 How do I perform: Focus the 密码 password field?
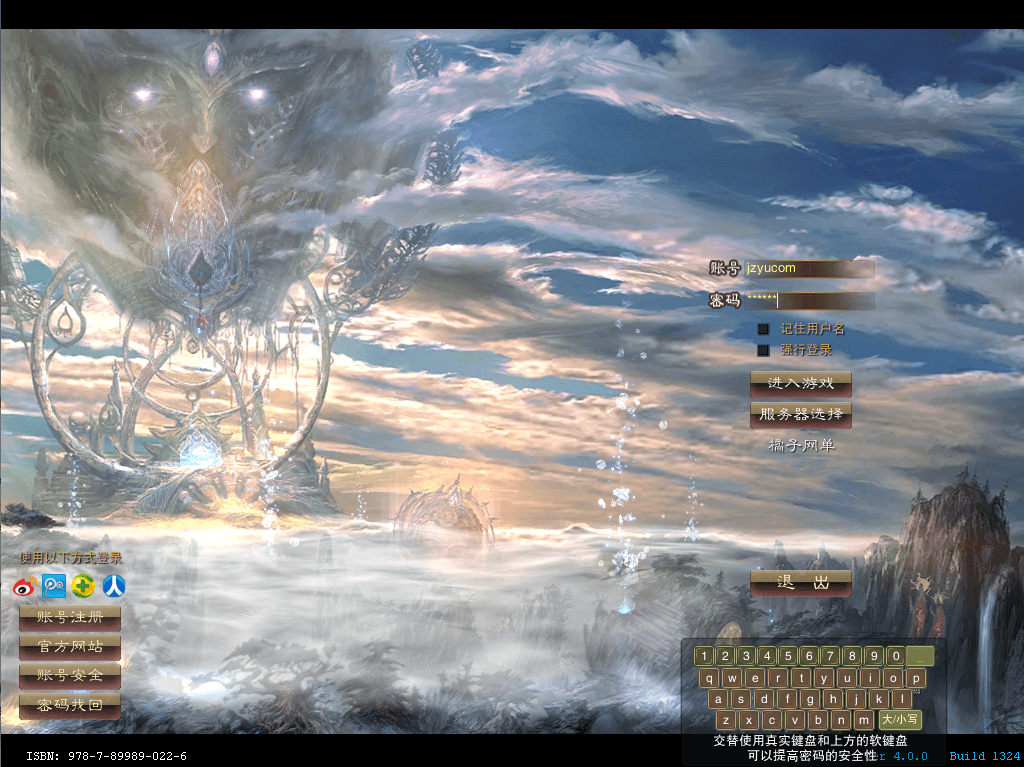(x=808, y=301)
